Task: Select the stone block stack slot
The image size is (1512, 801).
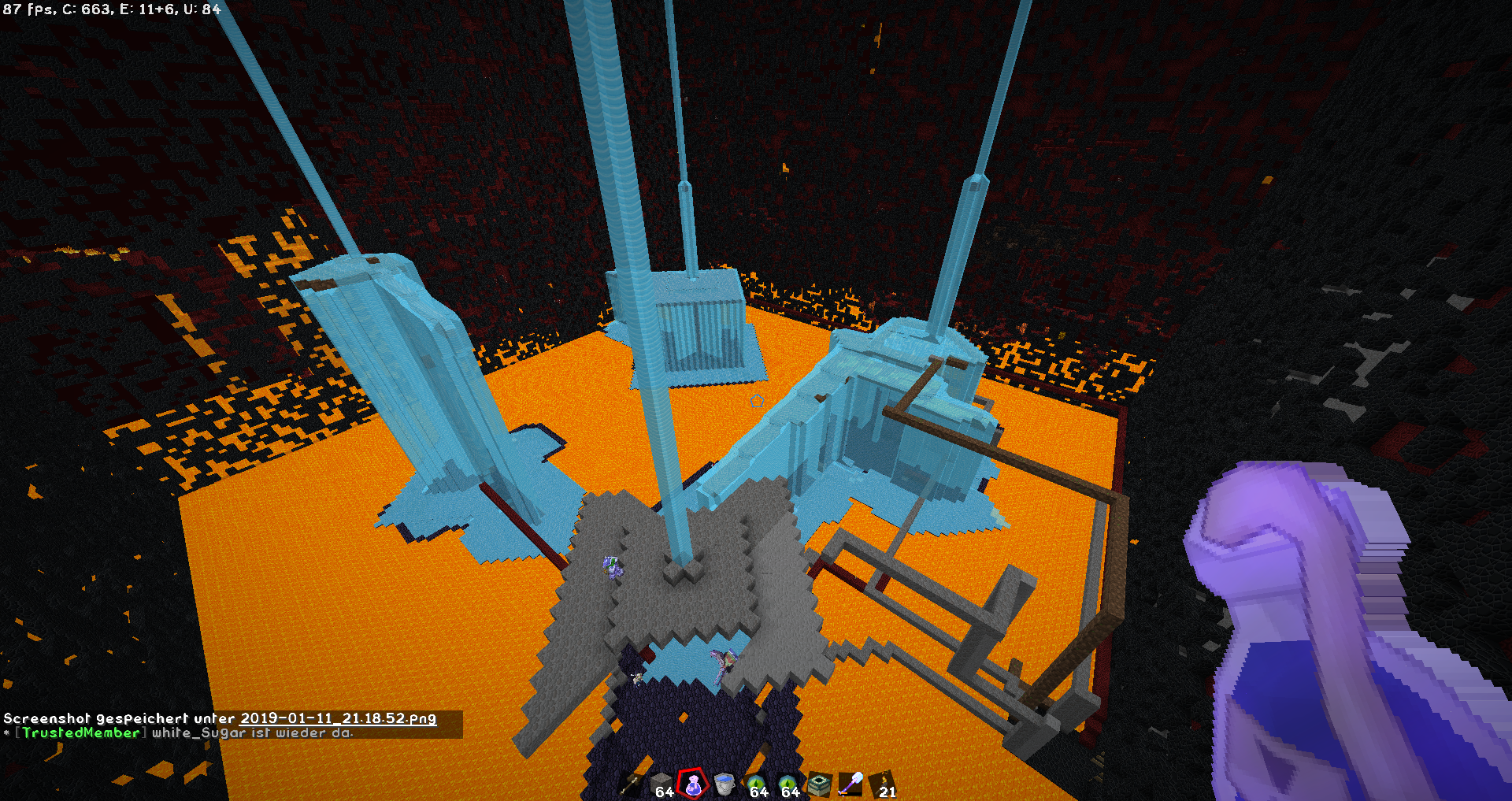Action: pyautogui.click(x=661, y=784)
